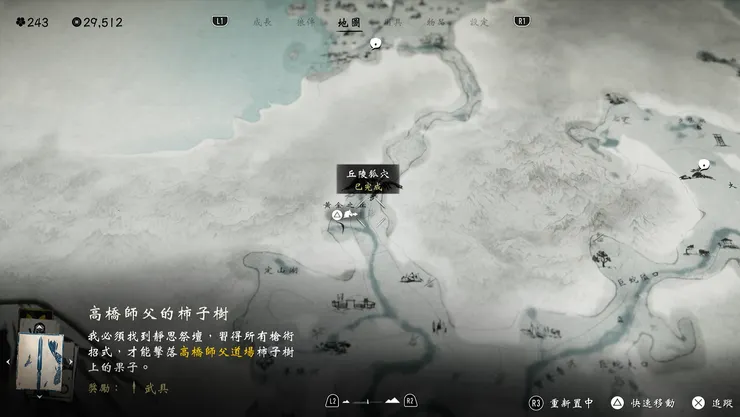
Task: Select the 地圖 map tab
Action: (x=349, y=21)
